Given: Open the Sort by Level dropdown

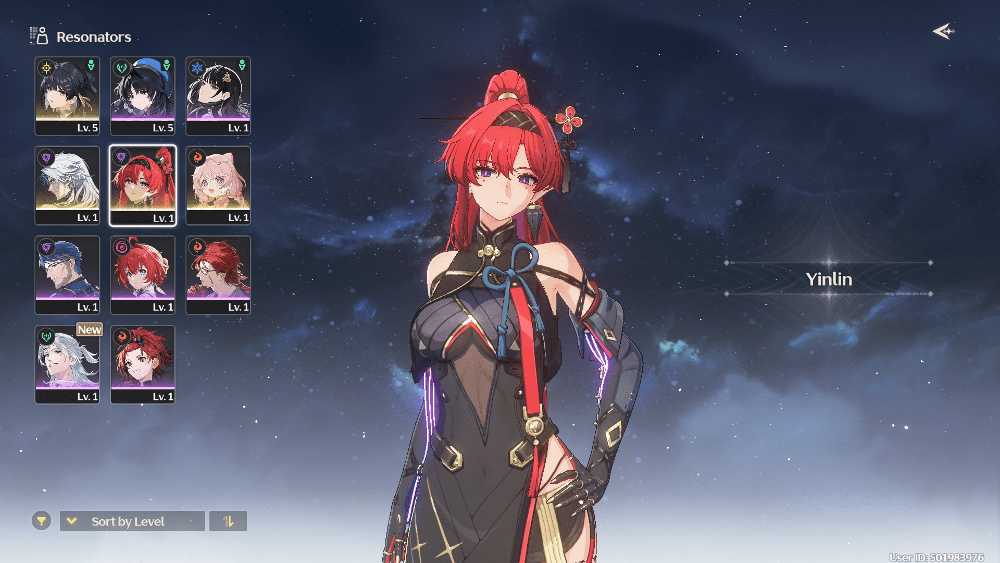Looking at the screenshot, I should pyautogui.click(x=132, y=521).
